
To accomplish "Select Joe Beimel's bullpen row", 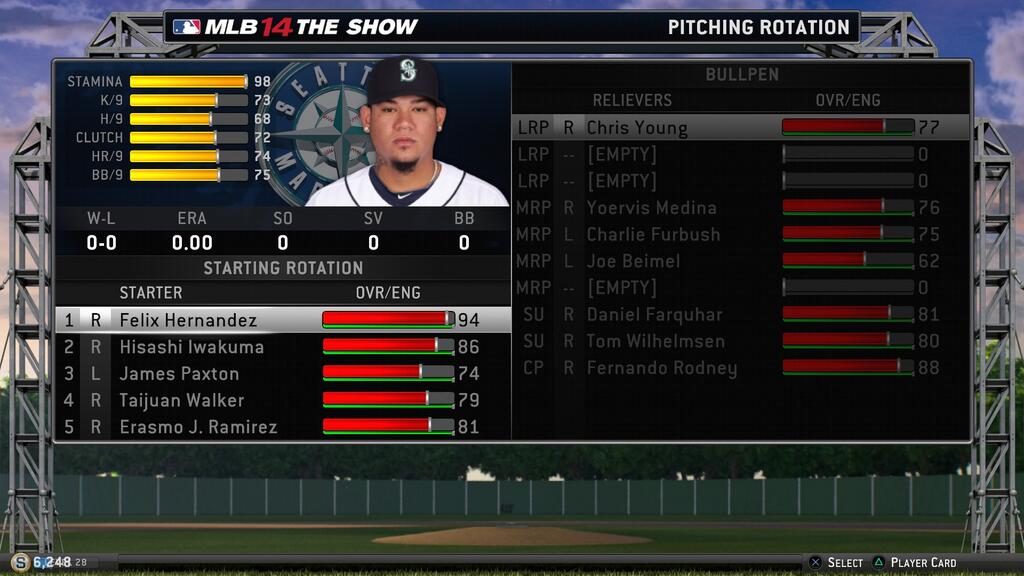I will click(x=633, y=261).
